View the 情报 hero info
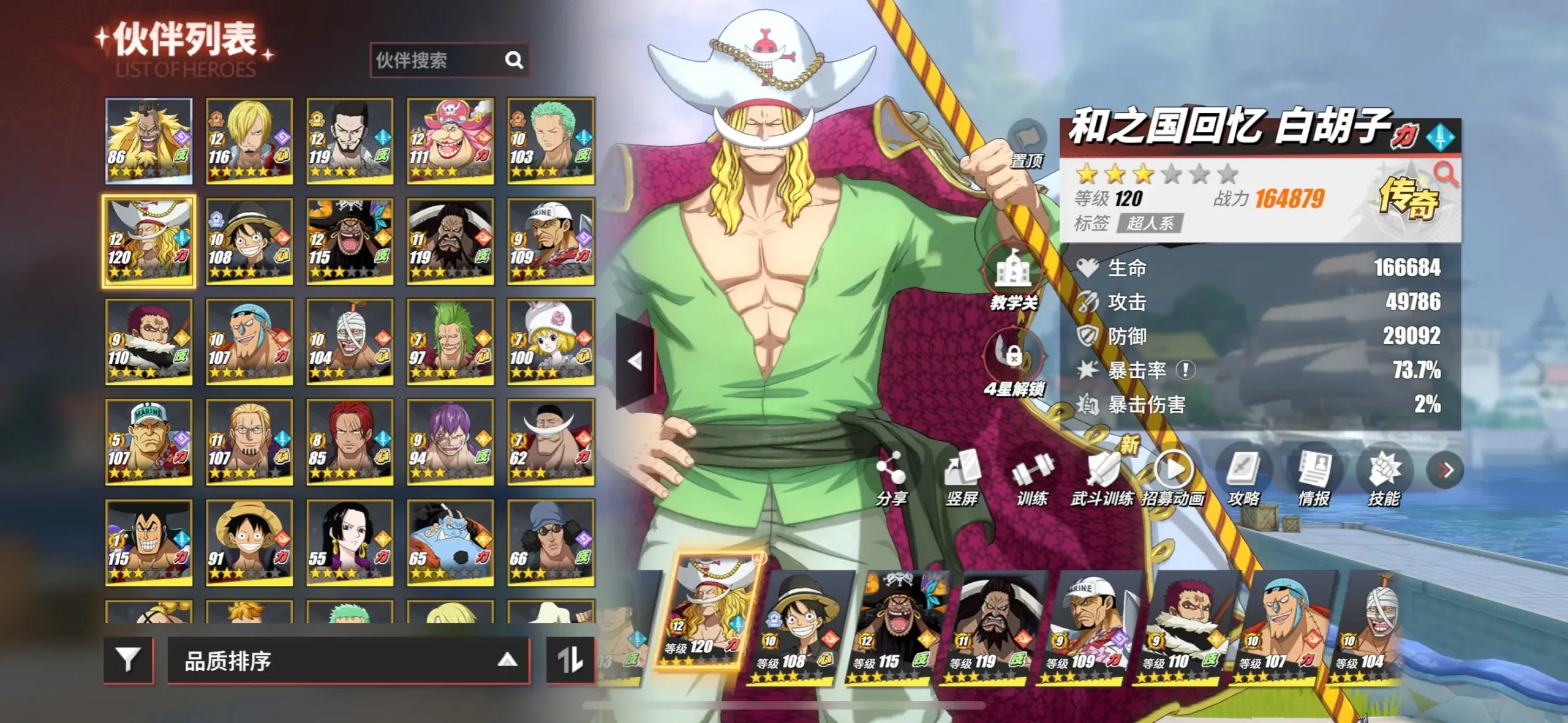The width and height of the screenshot is (1568, 723). [1314, 478]
